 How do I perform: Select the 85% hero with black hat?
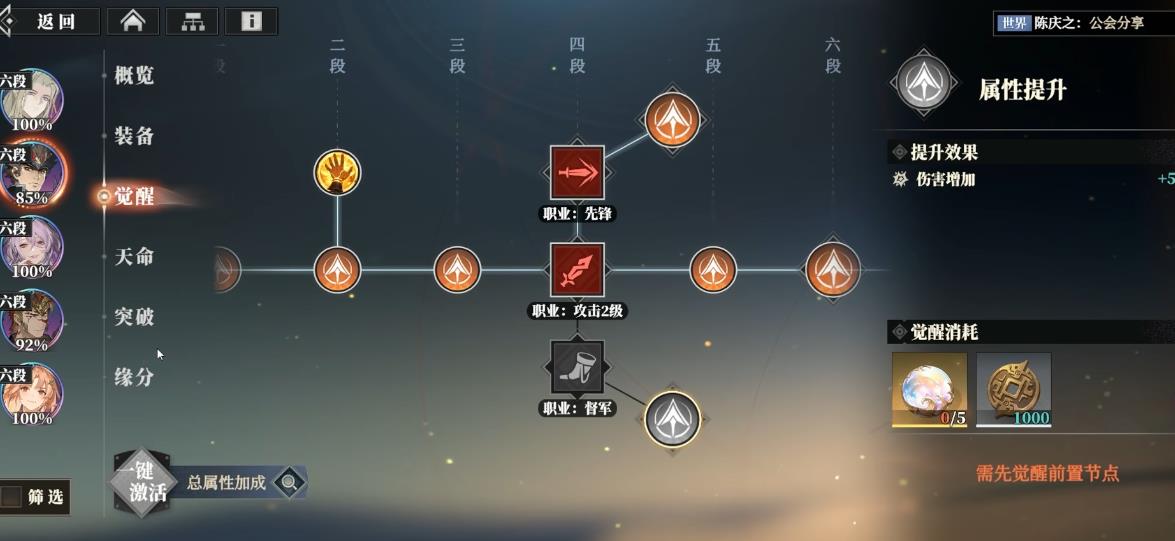[32, 172]
